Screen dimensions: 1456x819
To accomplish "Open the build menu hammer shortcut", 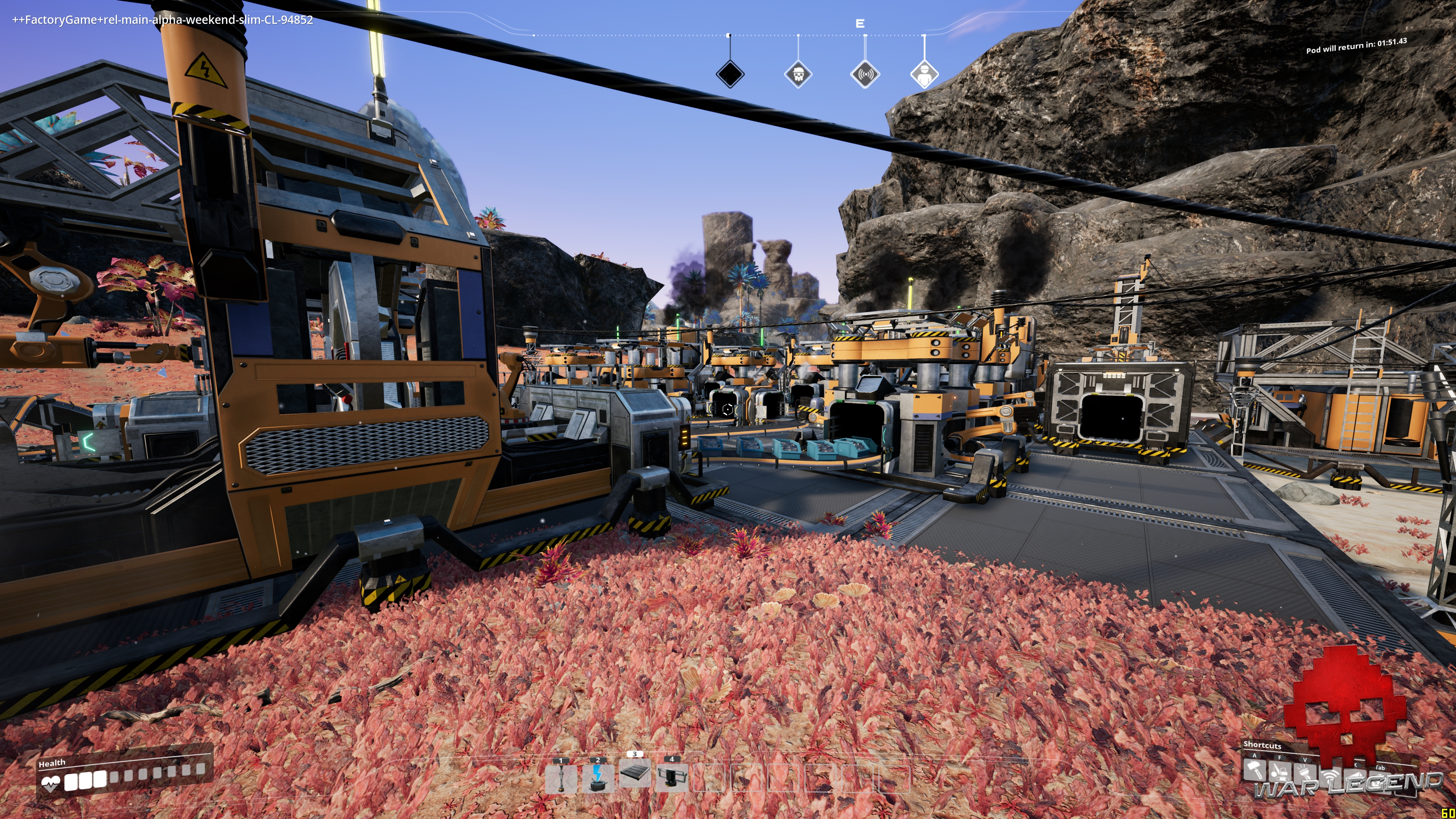I will (x=1254, y=769).
